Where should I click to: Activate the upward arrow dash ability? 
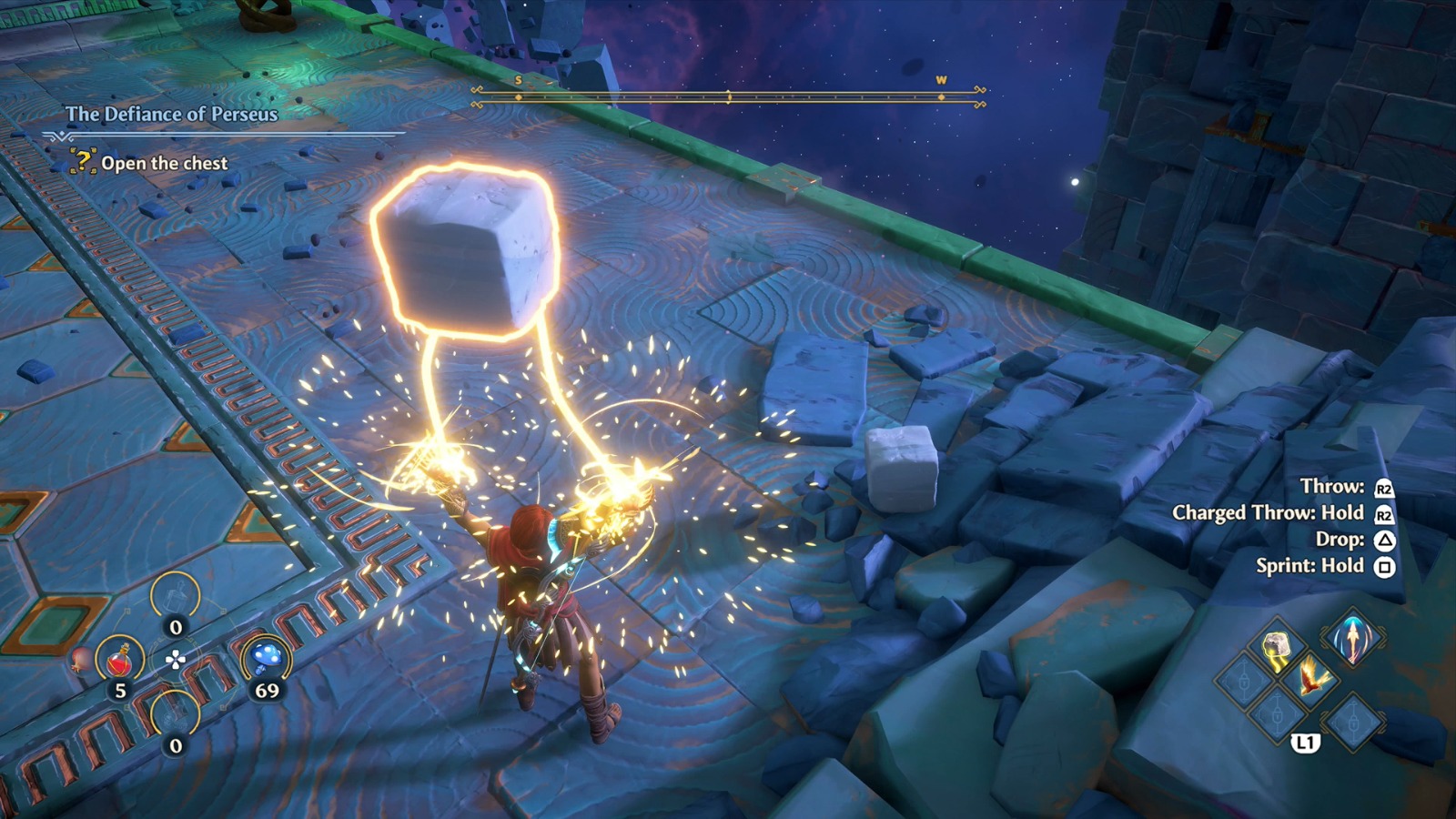(x=1352, y=638)
